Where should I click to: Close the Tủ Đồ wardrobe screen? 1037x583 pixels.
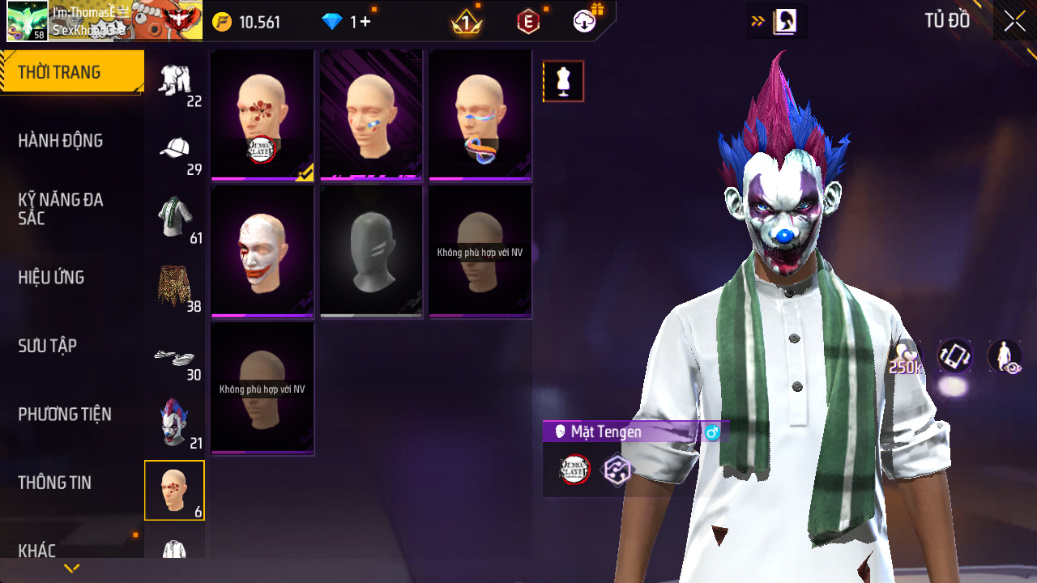tap(1015, 21)
